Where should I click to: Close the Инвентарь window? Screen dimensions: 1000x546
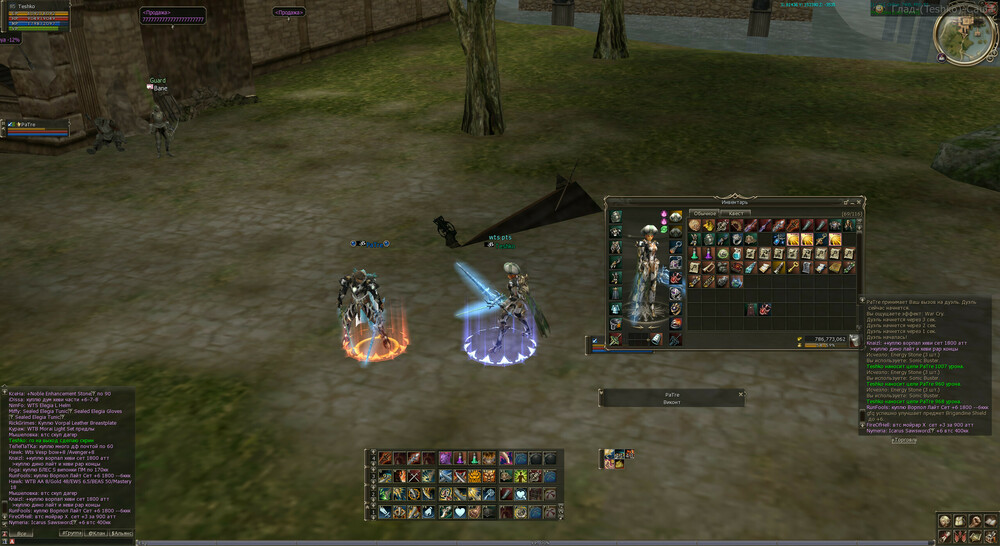coord(861,201)
